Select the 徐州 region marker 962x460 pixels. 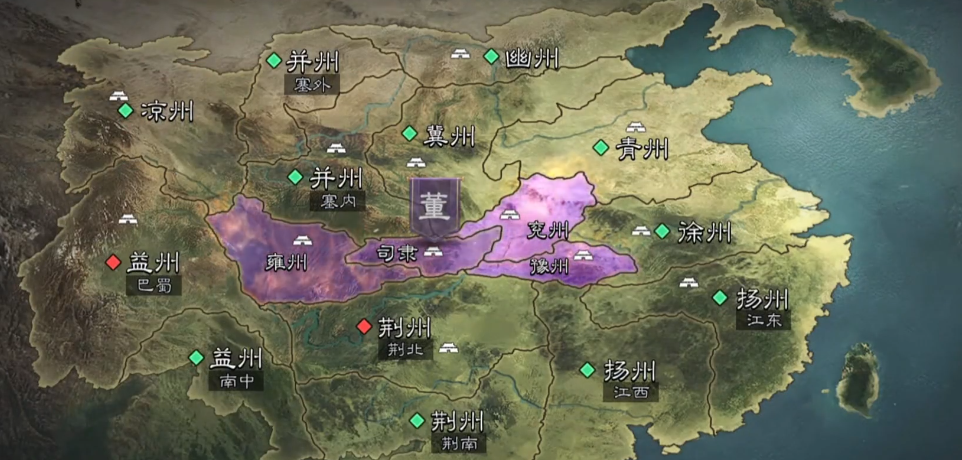click(662, 231)
